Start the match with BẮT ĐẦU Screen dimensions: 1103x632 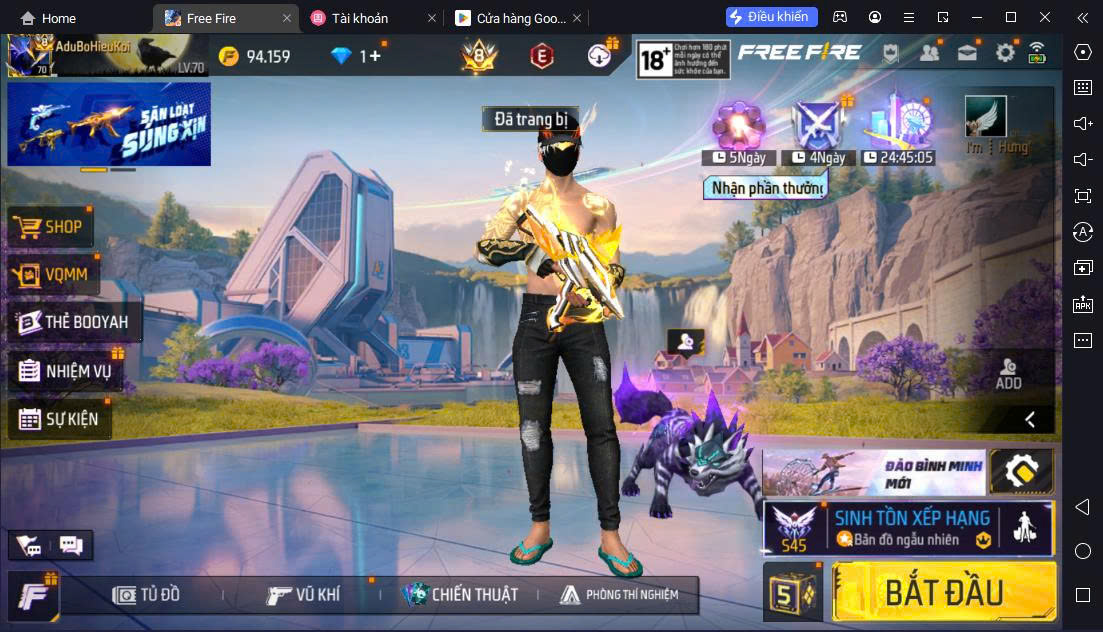(943, 592)
